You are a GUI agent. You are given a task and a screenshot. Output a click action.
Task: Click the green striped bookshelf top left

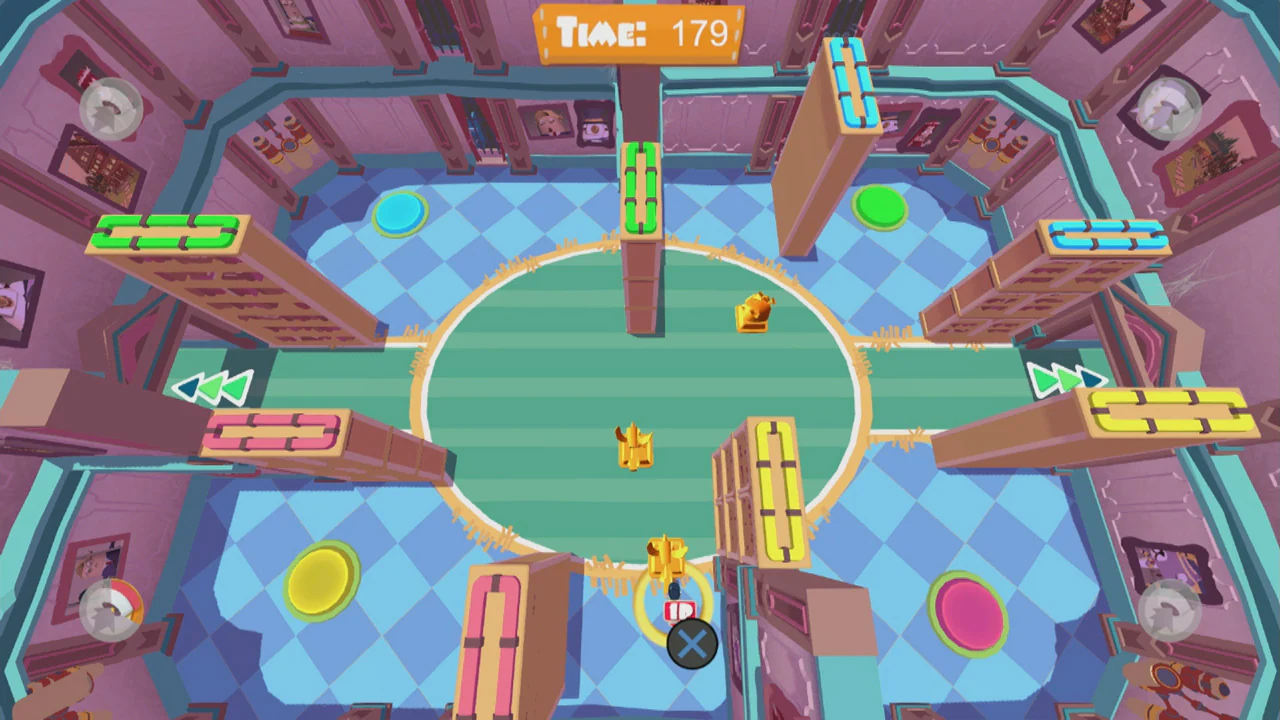(x=165, y=232)
